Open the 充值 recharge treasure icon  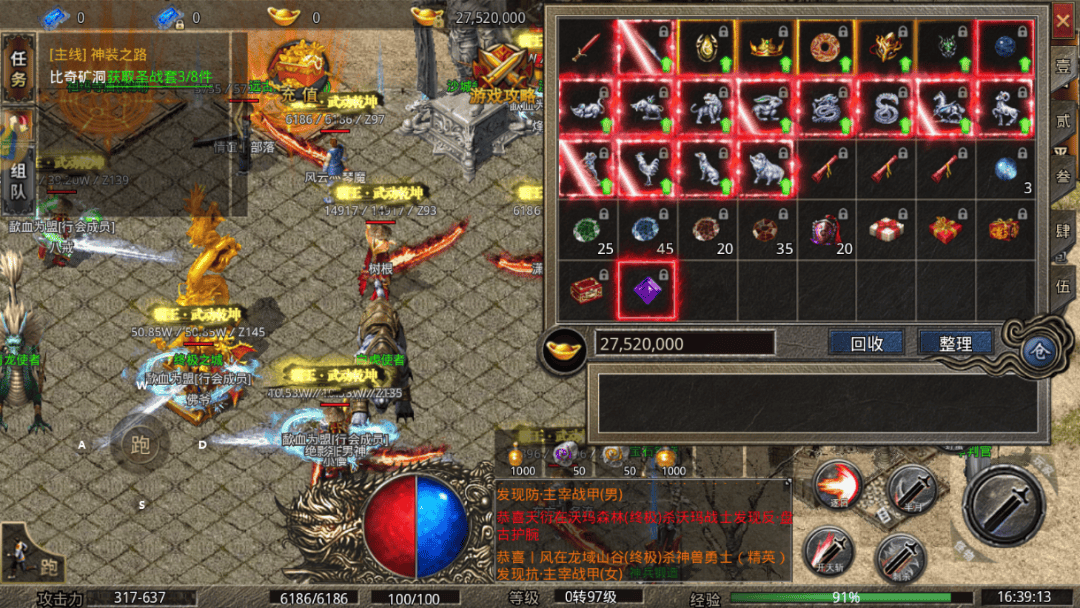[300, 72]
